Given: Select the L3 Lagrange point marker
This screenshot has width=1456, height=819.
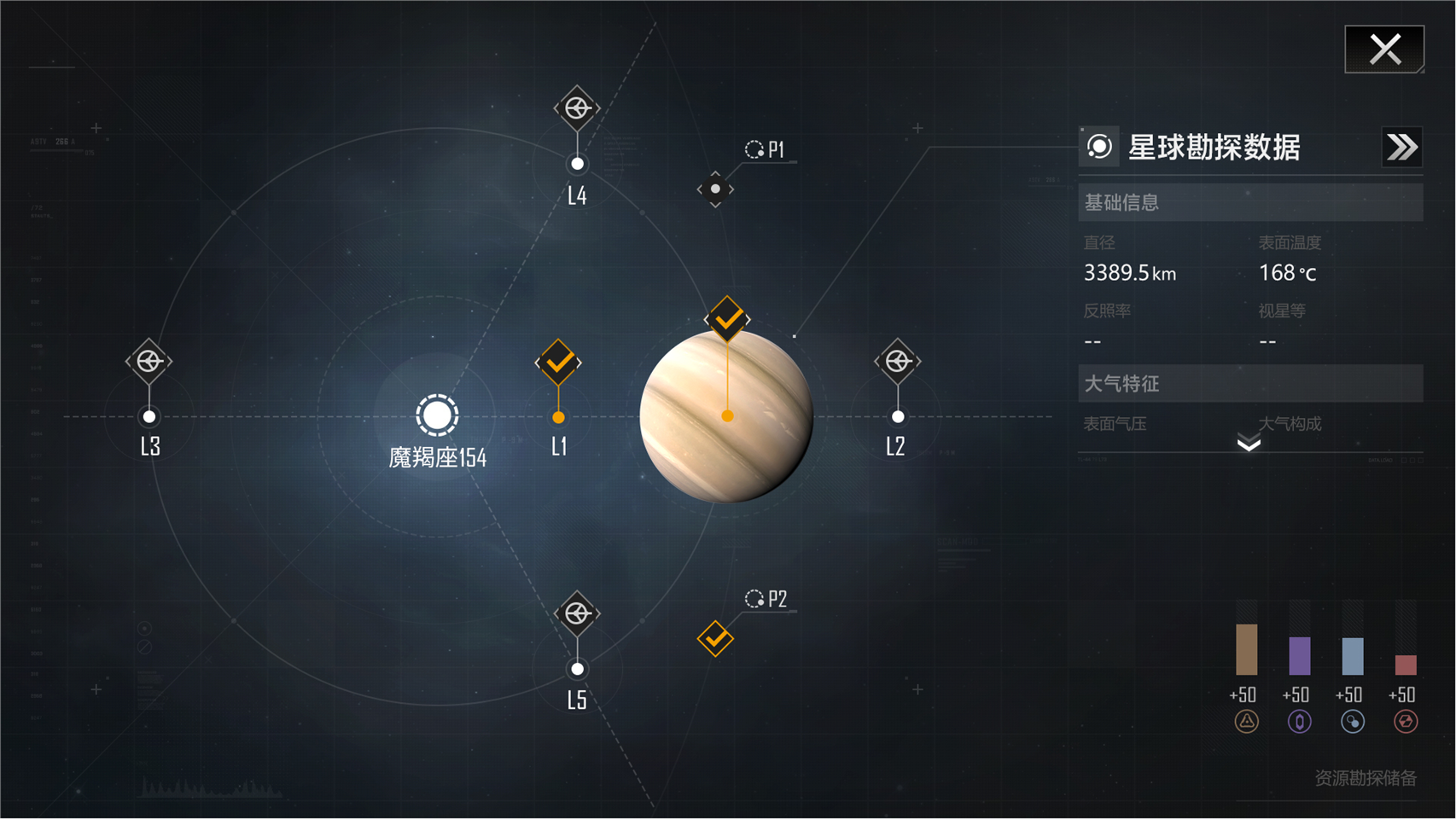Looking at the screenshot, I should click(x=149, y=361).
